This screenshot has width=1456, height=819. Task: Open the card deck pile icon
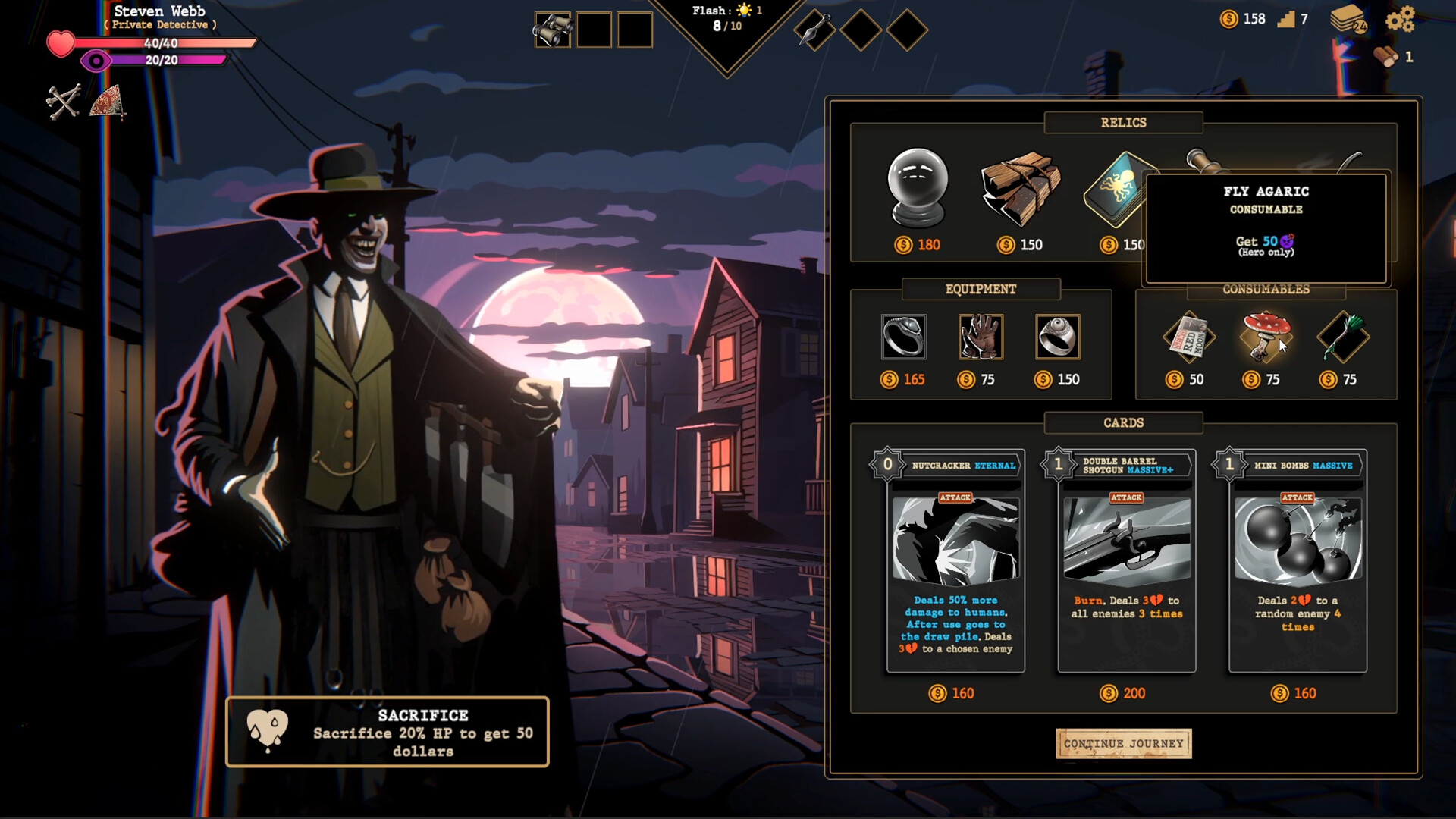point(1348,19)
